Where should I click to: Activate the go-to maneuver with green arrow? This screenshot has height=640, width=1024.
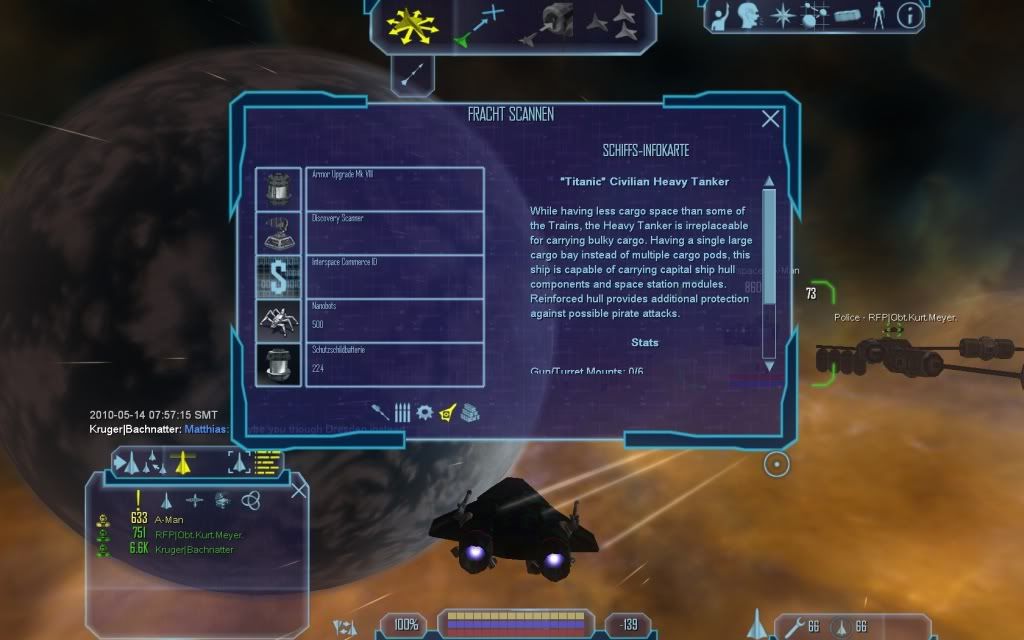[x=480, y=26]
